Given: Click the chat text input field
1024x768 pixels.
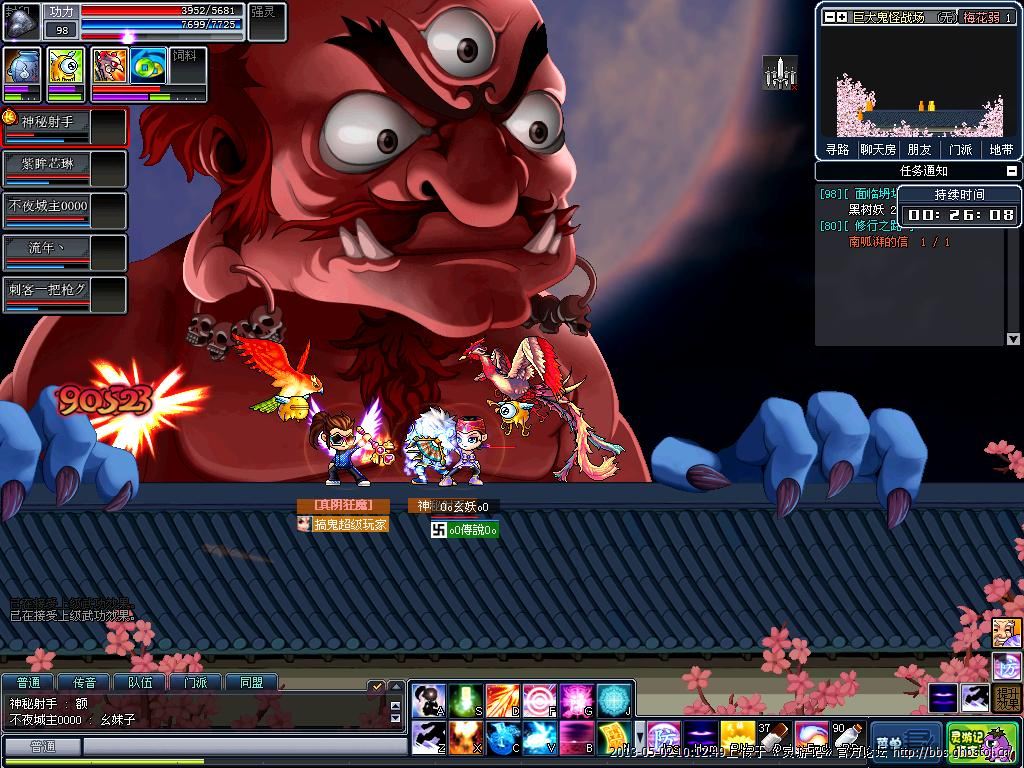Looking at the screenshot, I should (x=240, y=747).
